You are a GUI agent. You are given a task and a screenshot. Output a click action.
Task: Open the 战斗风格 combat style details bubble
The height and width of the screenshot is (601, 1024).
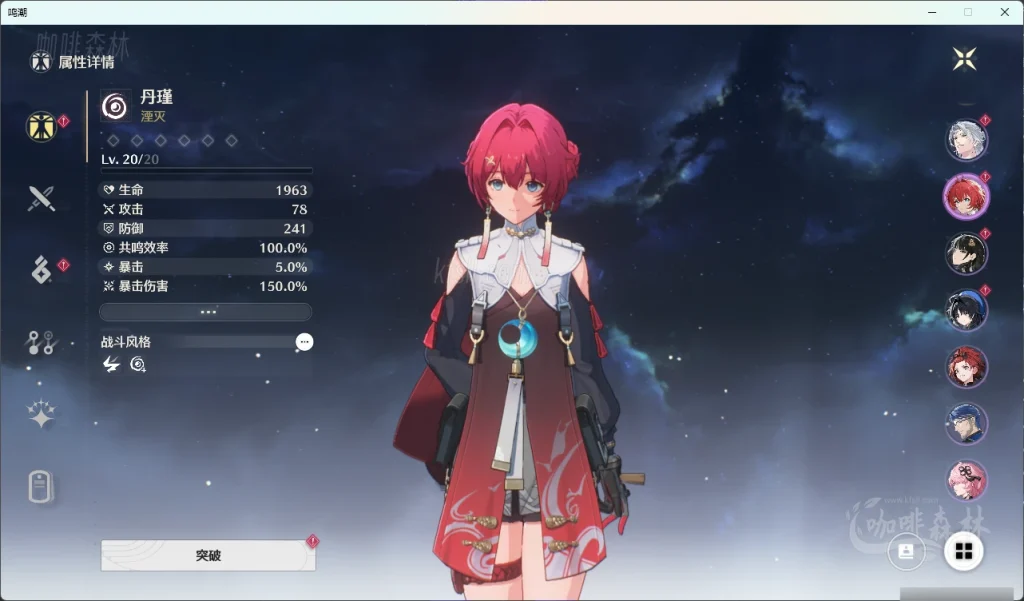coord(305,342)
